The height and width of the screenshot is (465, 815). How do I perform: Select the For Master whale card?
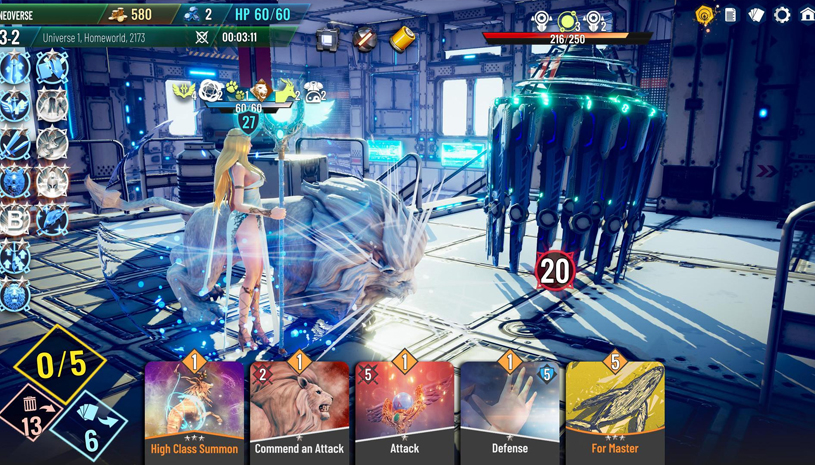pos(614,412)
